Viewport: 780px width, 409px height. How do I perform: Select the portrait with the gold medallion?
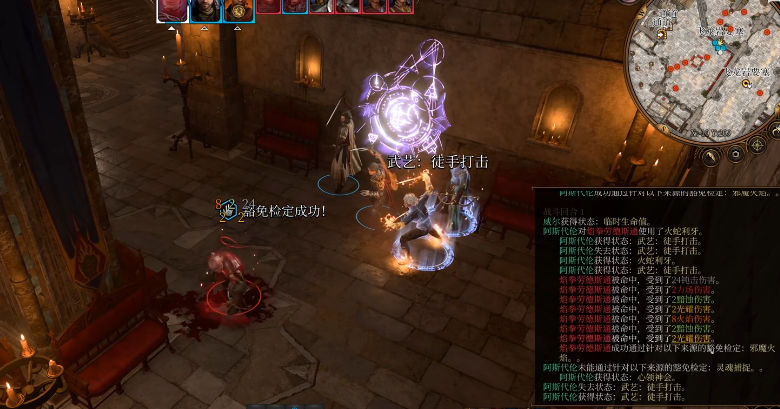click(x=237, y=10)
